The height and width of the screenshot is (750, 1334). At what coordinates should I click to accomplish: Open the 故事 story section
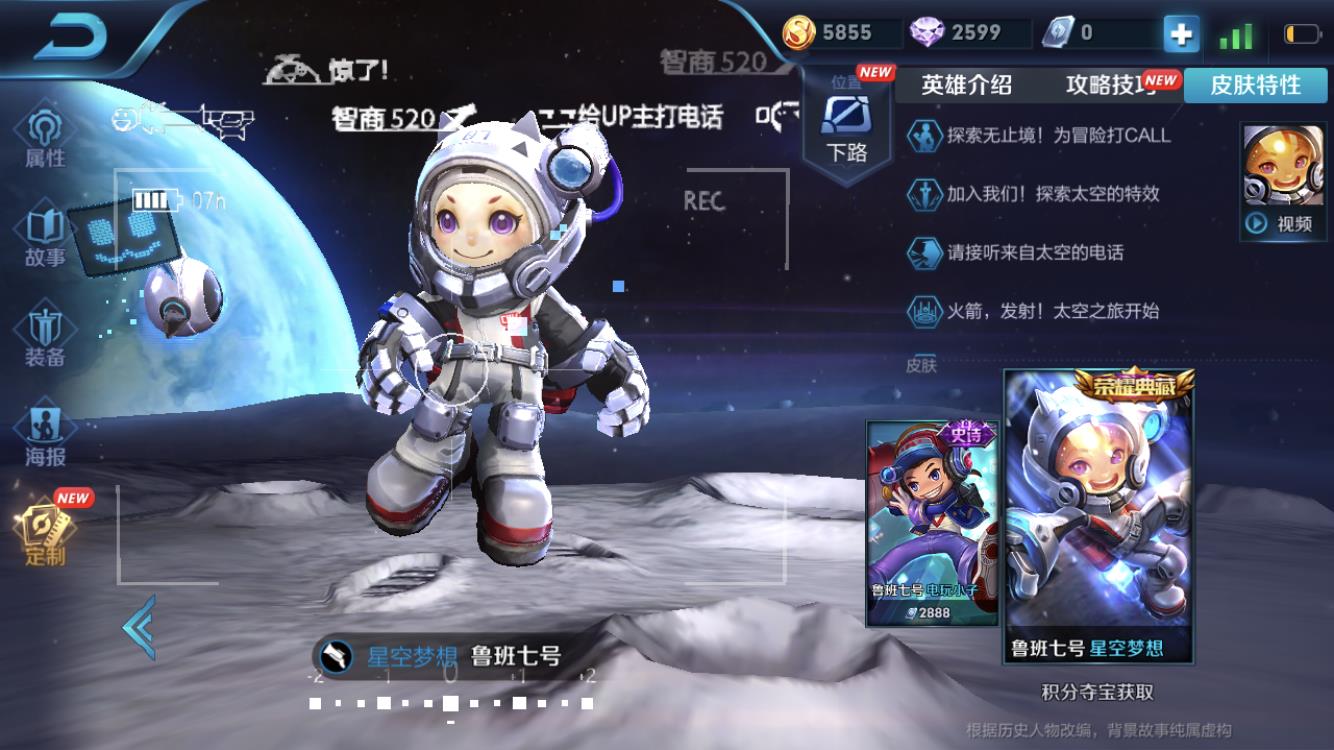[x=45, y=236]
